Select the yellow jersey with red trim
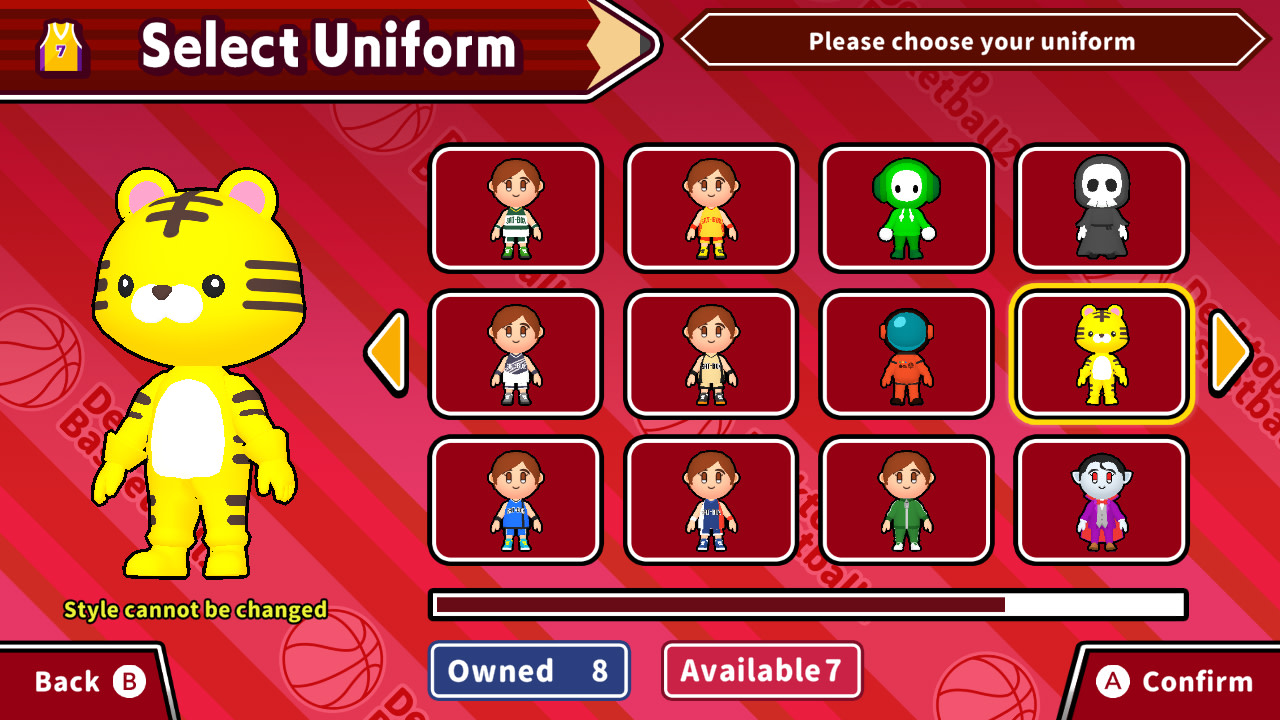Image resolution: width=1280 pixels, height=720 pixels. pyautogui.click(x=710, y=207)
